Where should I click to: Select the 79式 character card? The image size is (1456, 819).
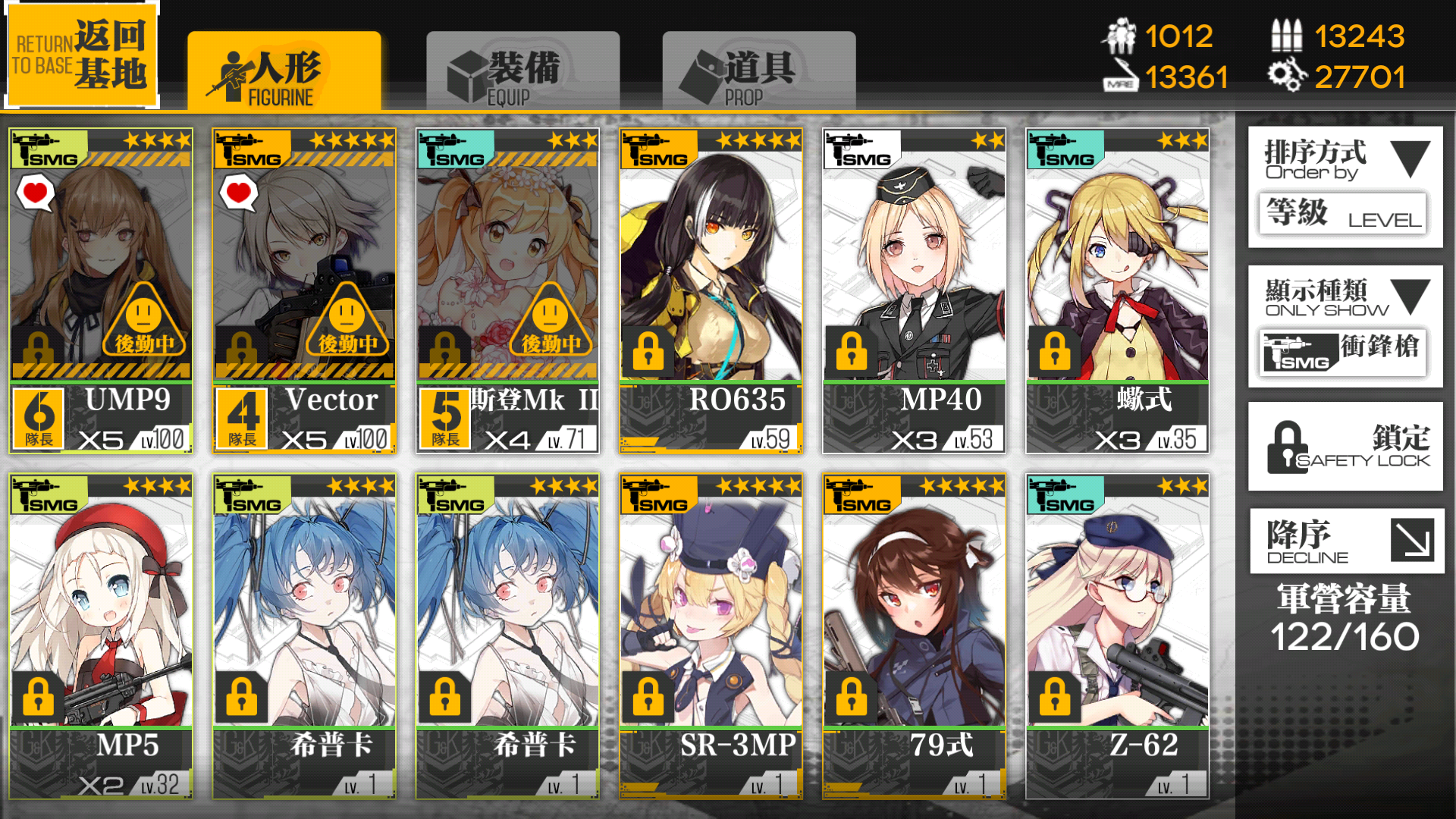click(x=914, y=635)
